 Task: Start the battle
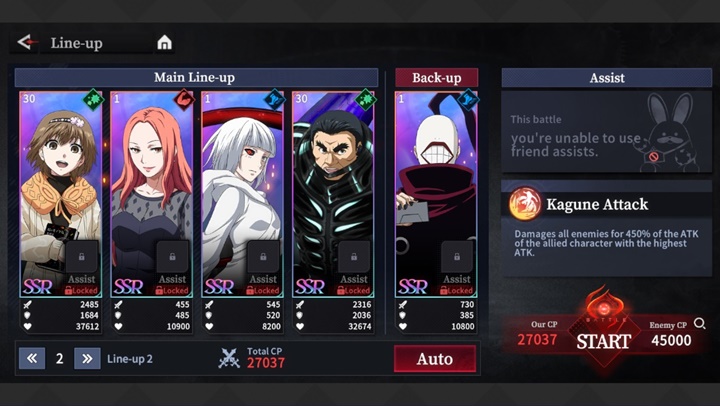pyautogui.click(x=603, y=340)
